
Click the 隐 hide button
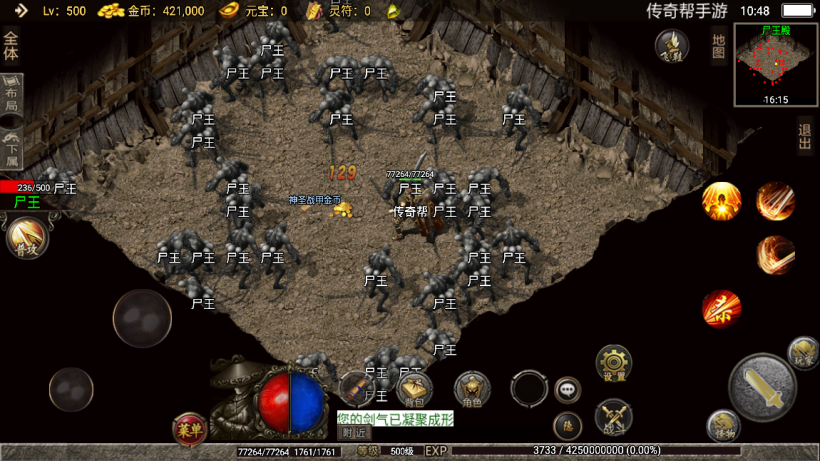pos(567,425)
